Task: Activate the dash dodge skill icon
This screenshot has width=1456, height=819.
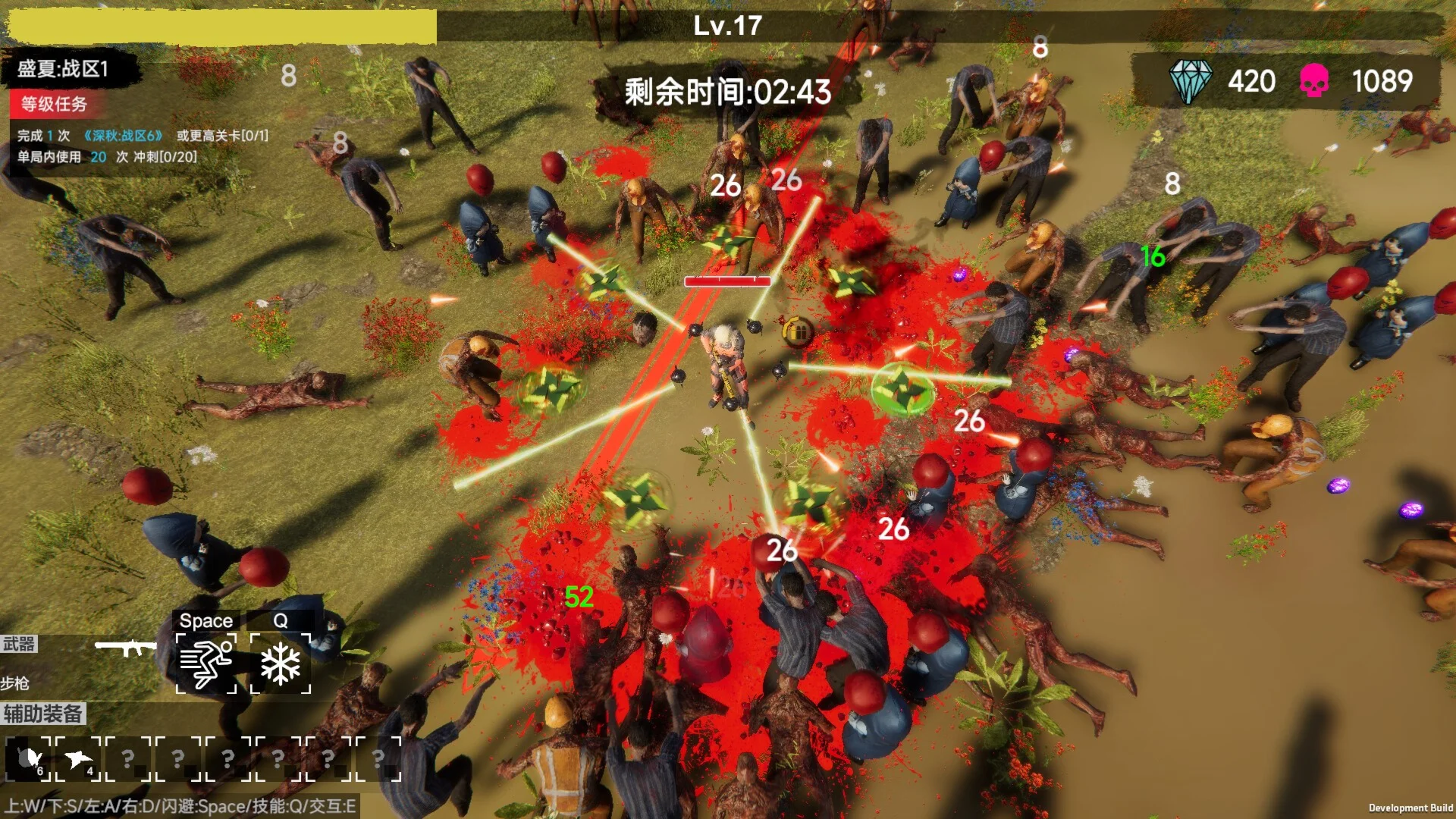Action: coord(206,664)
